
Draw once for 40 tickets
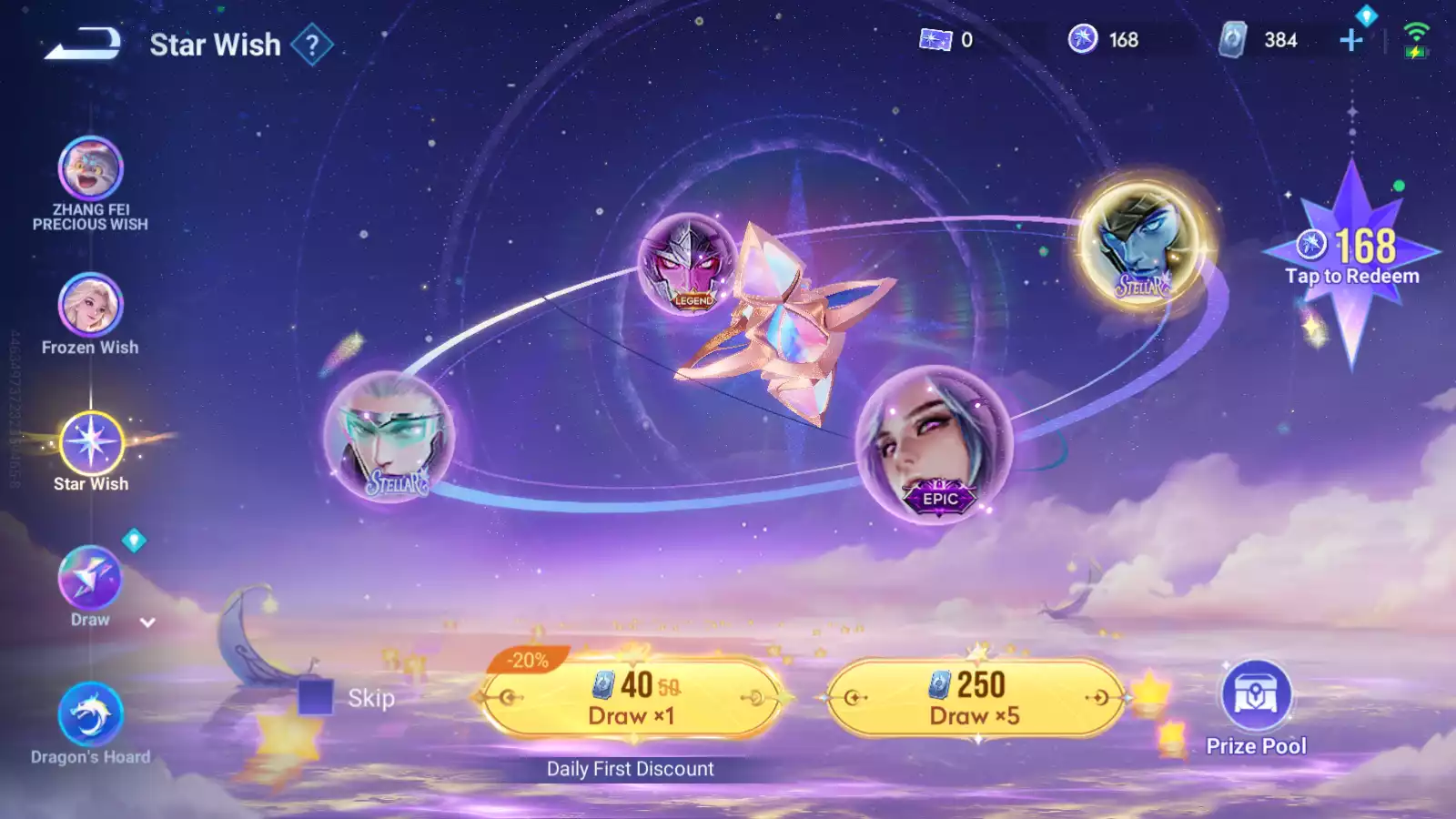point(631,698)
